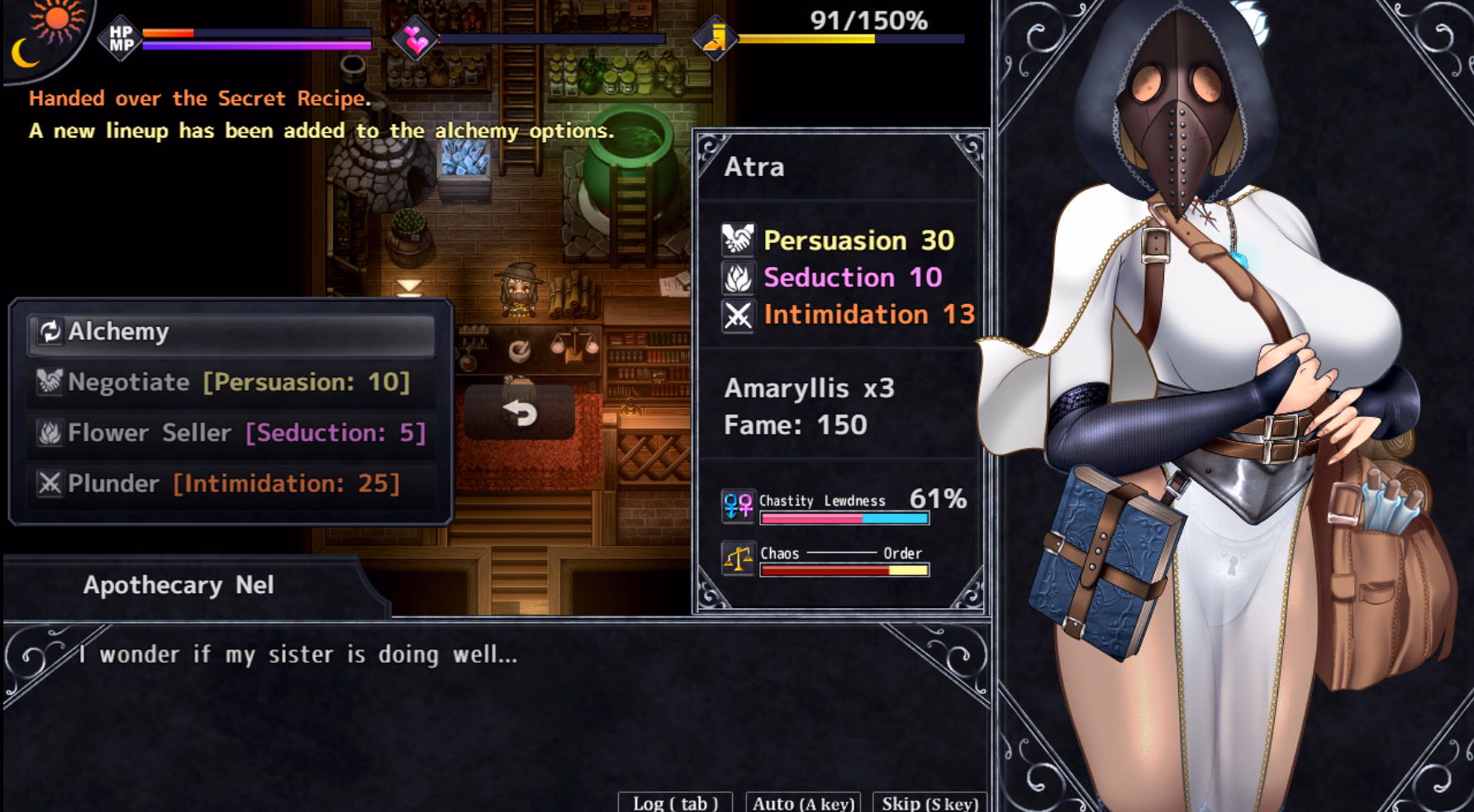Image resolution: width=1474 pixels, height=812 pixels.
Task: Click the back arrow button
Action: (x=520, y=412)
